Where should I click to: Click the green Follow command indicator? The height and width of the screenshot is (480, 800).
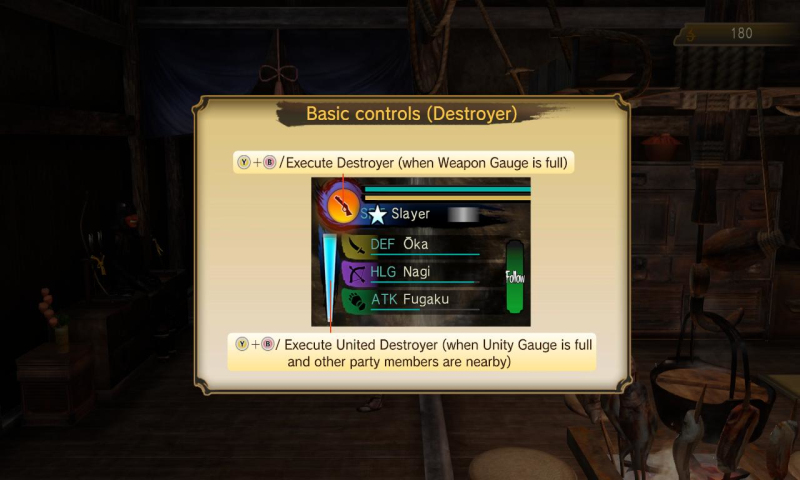(x=515, y=276)
